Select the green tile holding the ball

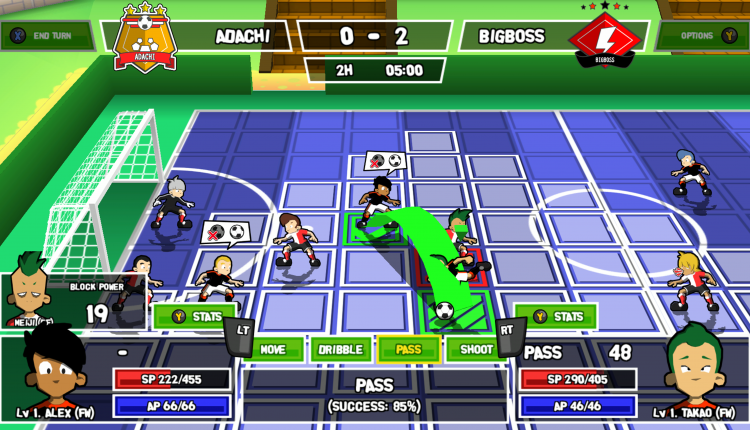click(444, 309)
